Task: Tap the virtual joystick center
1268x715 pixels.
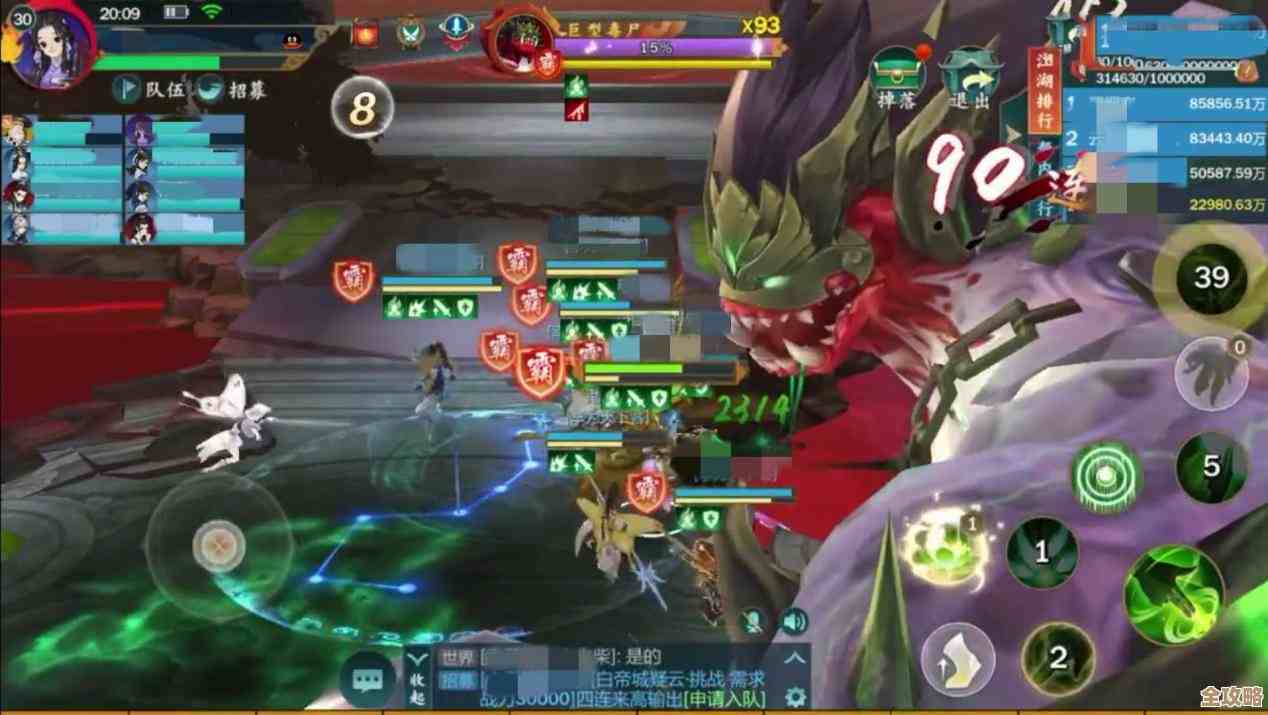Action: [x=215, y=546]
